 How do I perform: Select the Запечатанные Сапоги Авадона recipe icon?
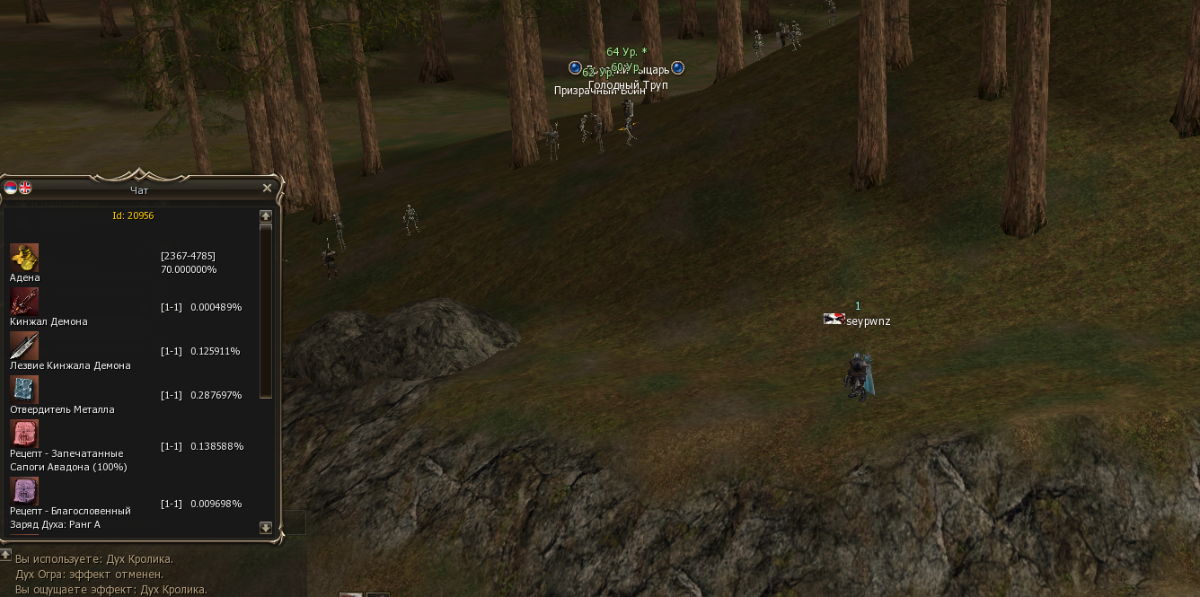24,433
